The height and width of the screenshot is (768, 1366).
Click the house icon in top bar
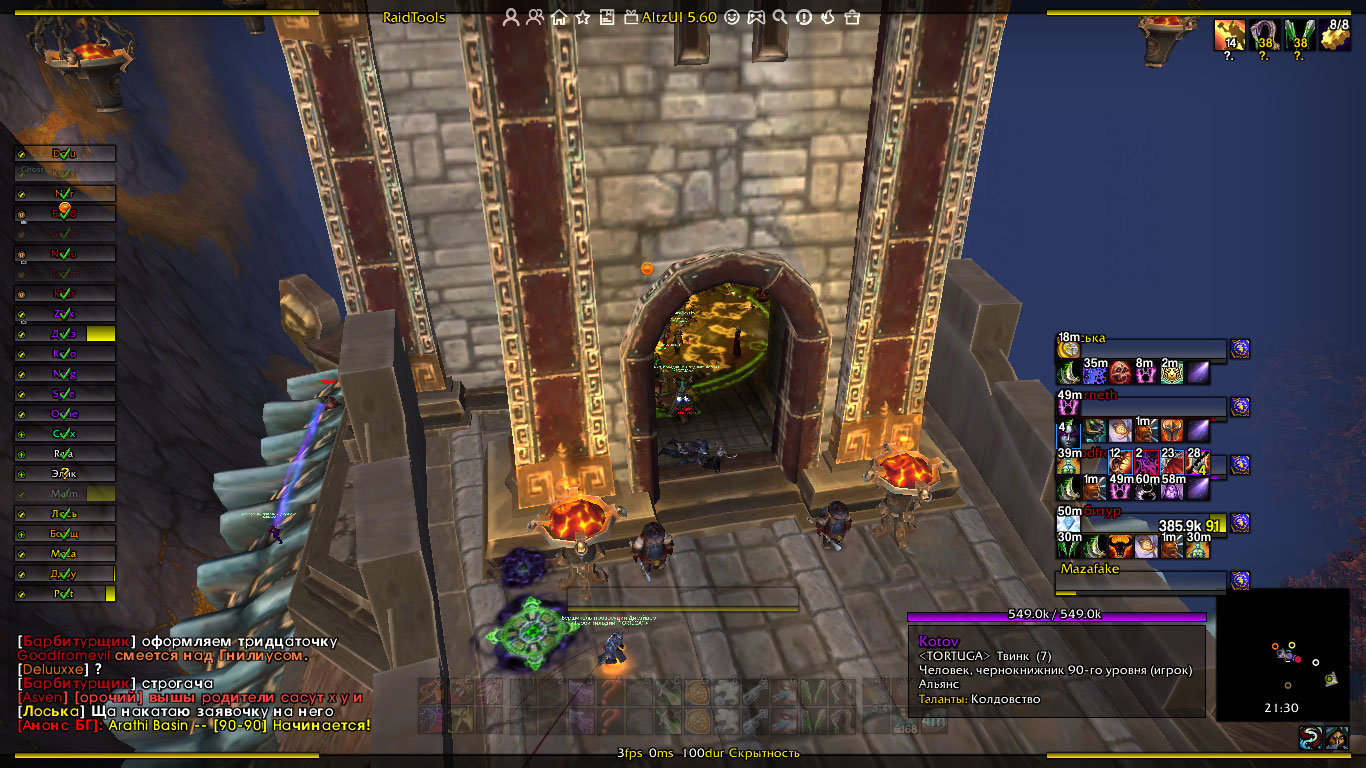point(559,17)
